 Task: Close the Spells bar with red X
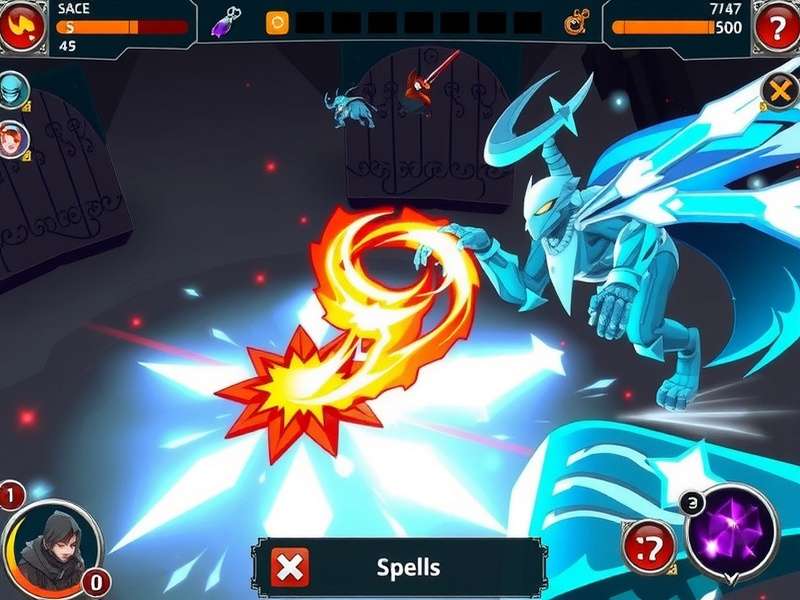[x=291, y=568]
